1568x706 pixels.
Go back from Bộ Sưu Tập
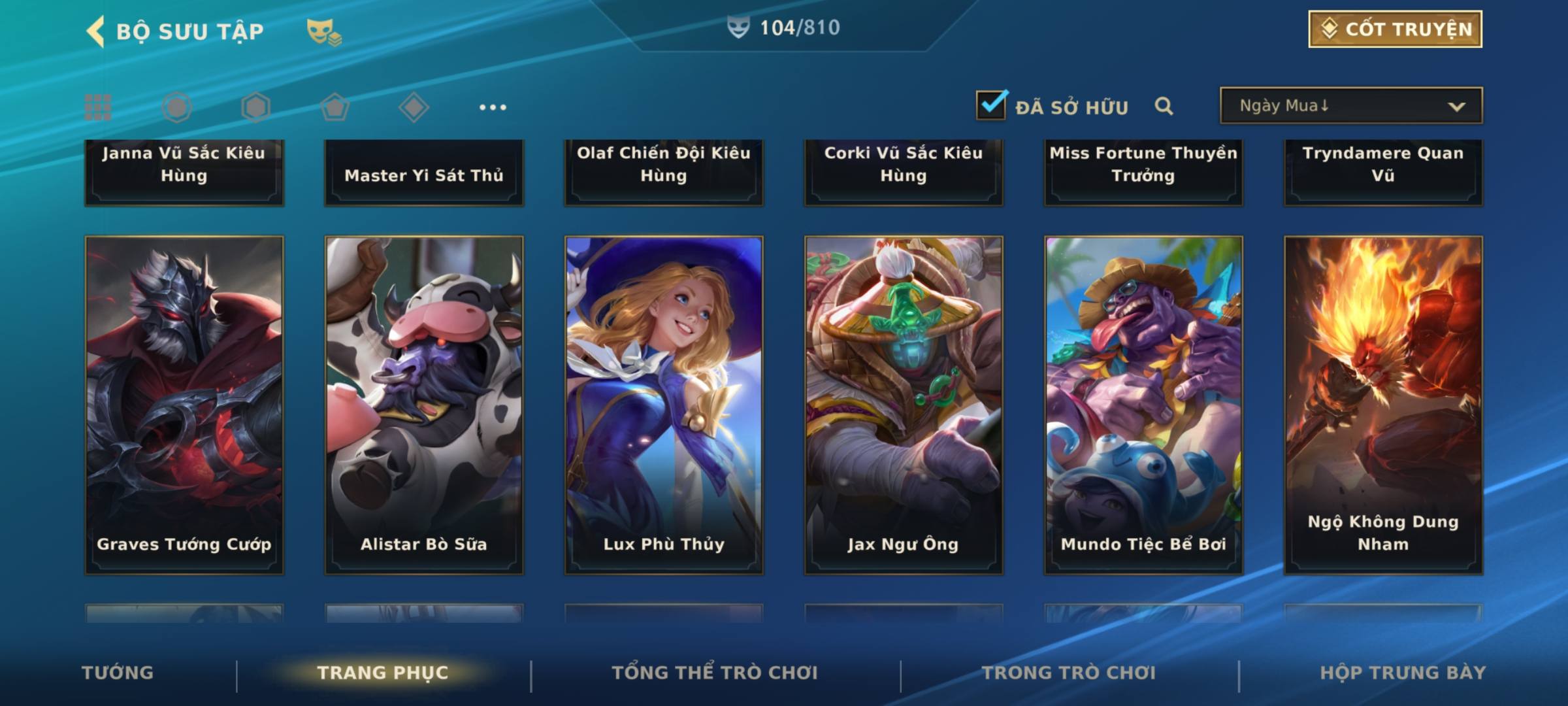[97, 31]
